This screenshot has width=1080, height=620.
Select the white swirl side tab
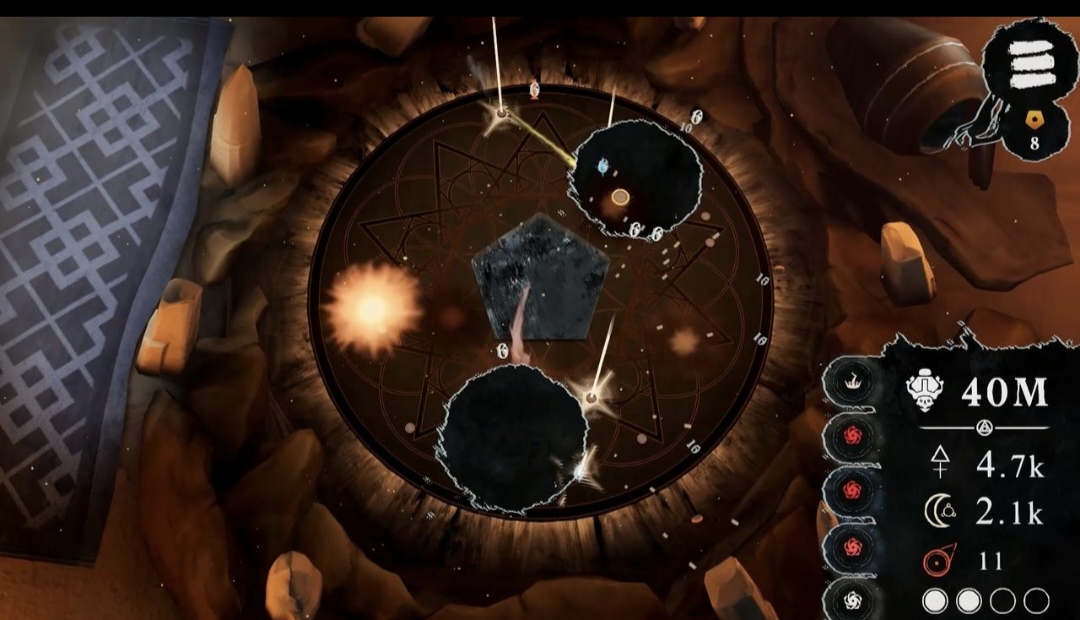point(855,598)
